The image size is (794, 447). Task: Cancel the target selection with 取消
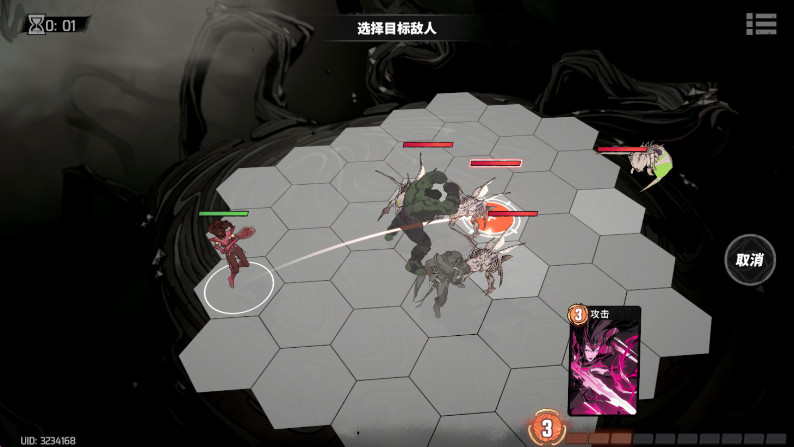click(x=749, y=260)
